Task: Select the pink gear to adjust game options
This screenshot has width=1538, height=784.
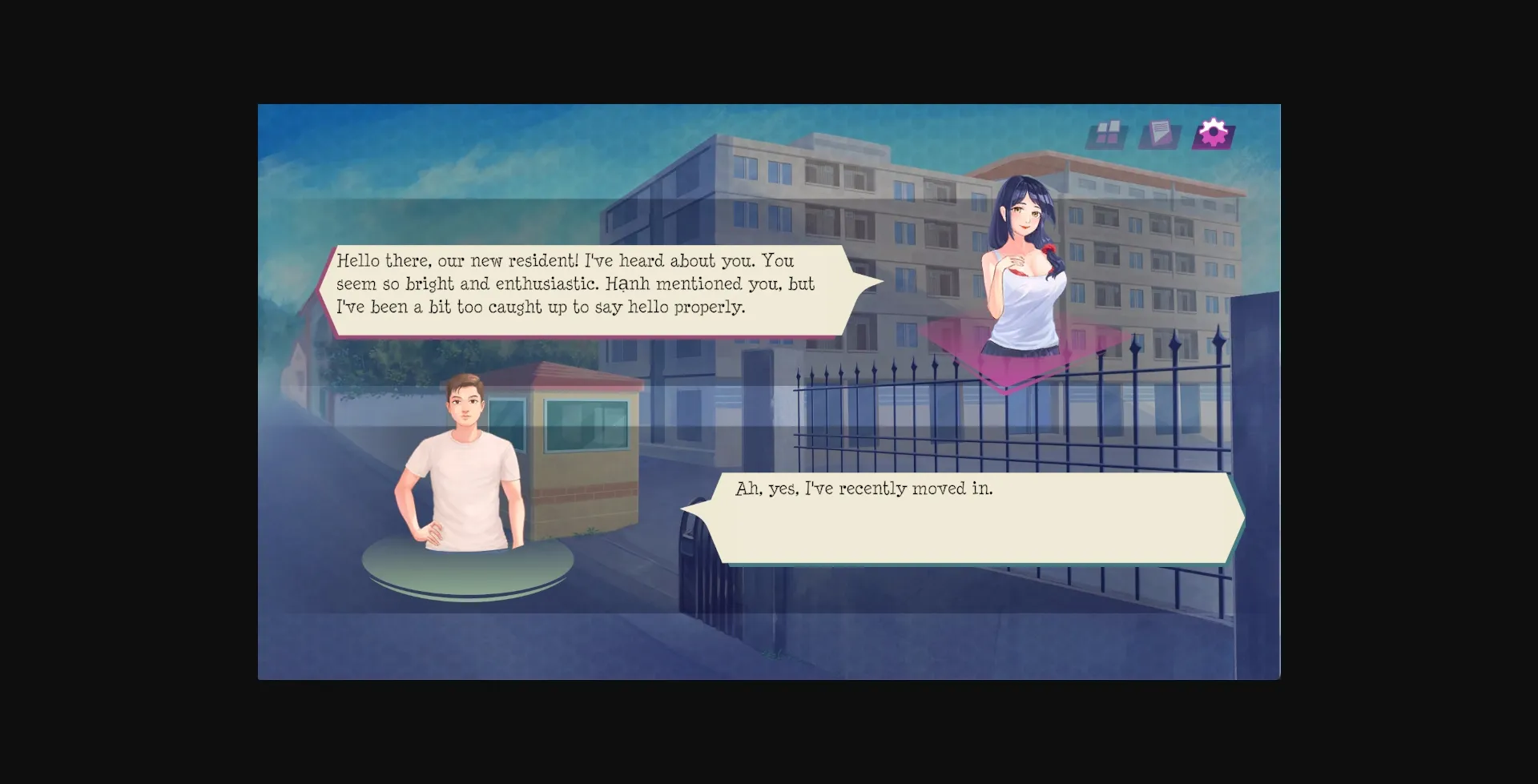Action: coord(1214,135)
